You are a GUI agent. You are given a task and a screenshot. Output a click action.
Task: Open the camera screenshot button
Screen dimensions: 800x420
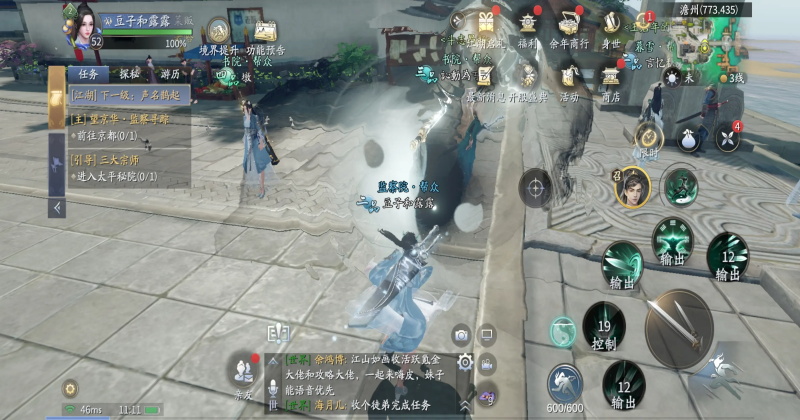click(461, 336)
